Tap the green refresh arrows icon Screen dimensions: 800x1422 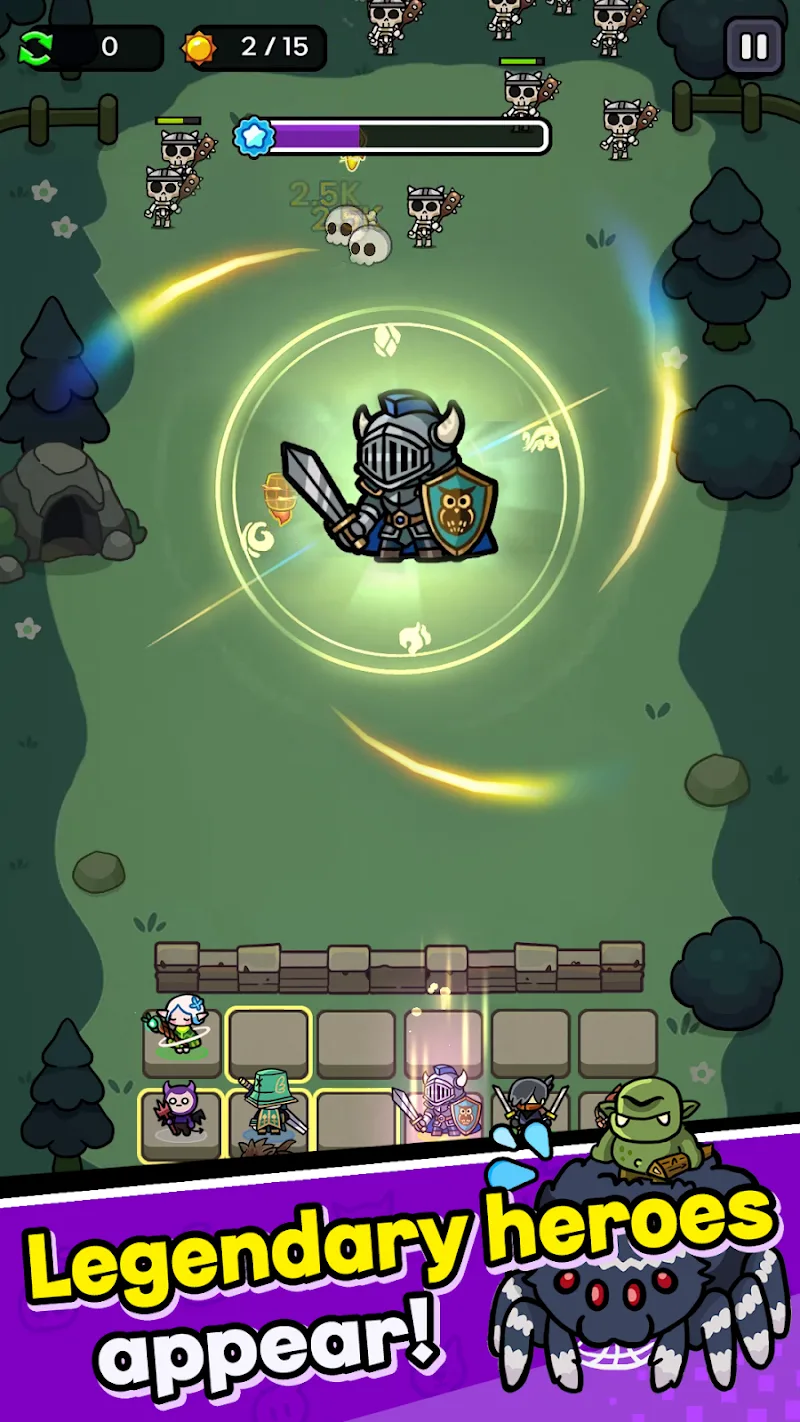36,47
